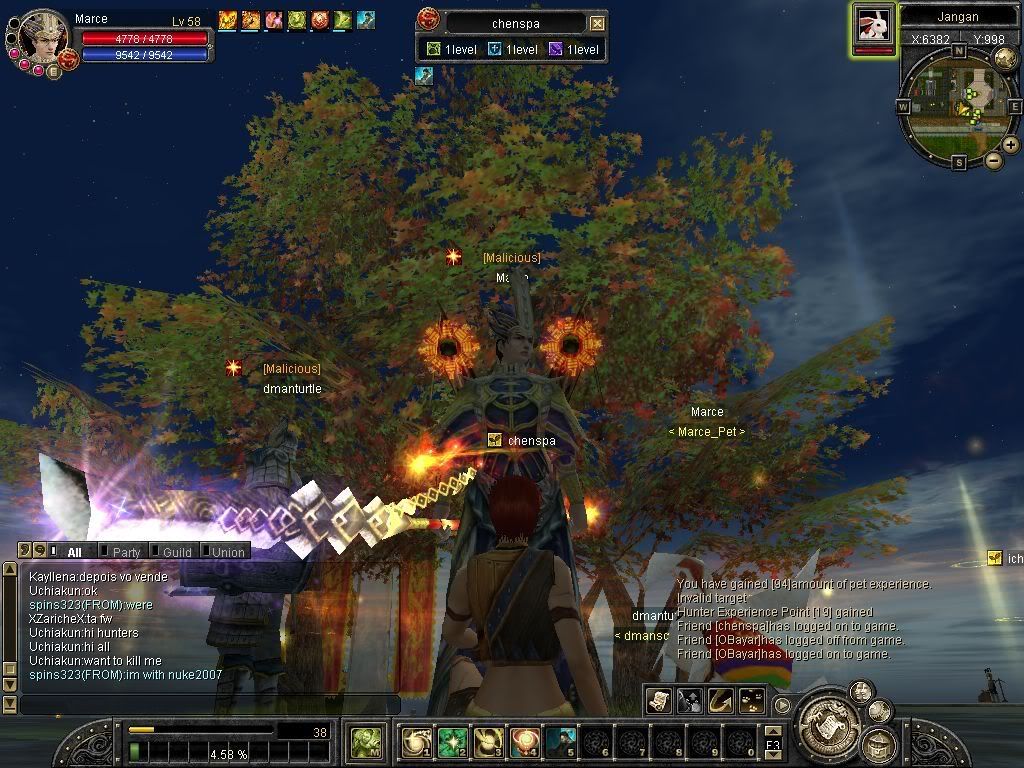Show the All chat tab
Screen dimensions: 1024x768
74,551
